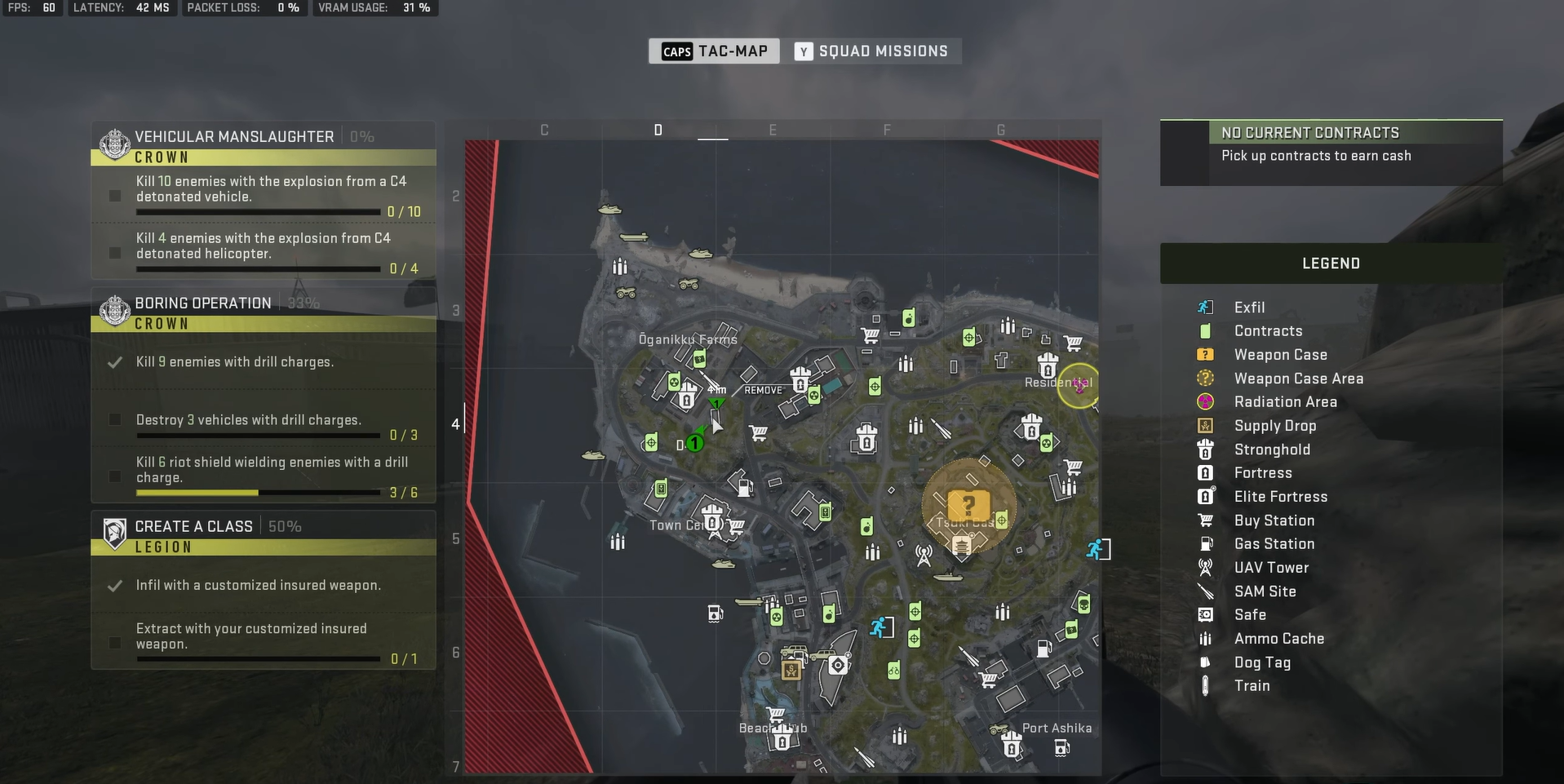This screenshot has width=1564, height=784.
Task: Select the Exfil entry in the legend
Action: point(1249,308)
